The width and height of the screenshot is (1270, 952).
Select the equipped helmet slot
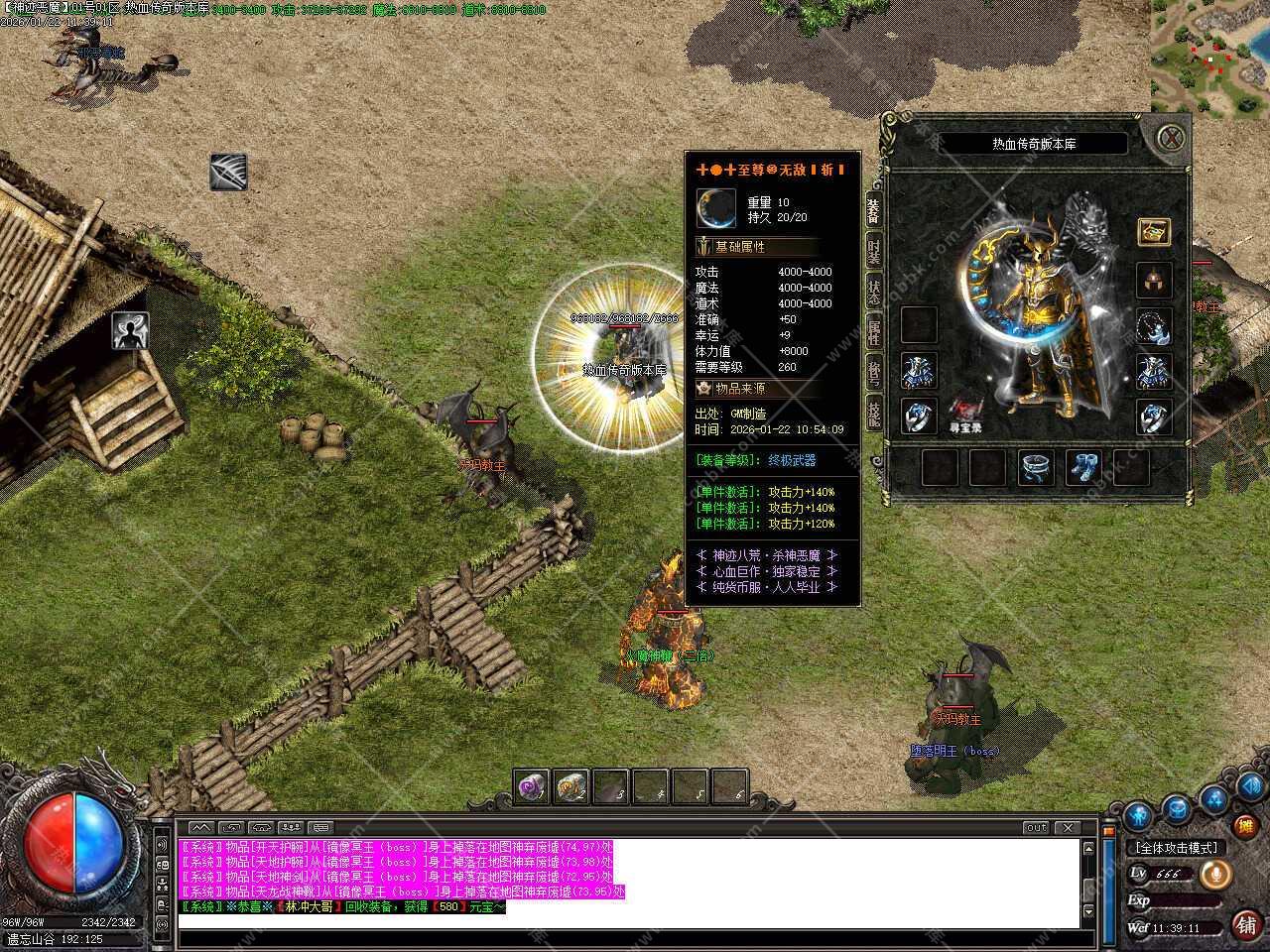click(x=1154, y=281)
